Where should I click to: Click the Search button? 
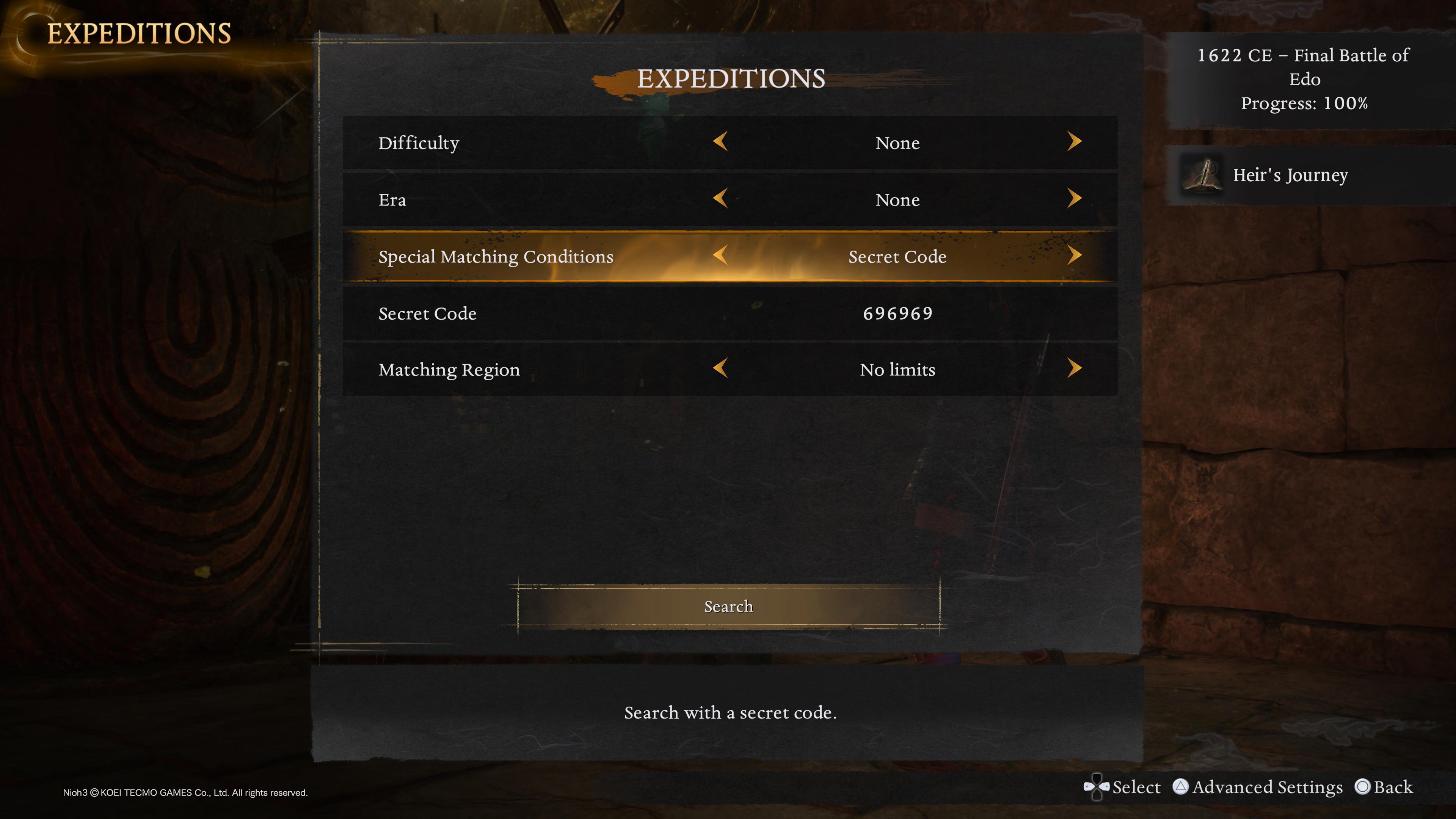coord(728,607)
